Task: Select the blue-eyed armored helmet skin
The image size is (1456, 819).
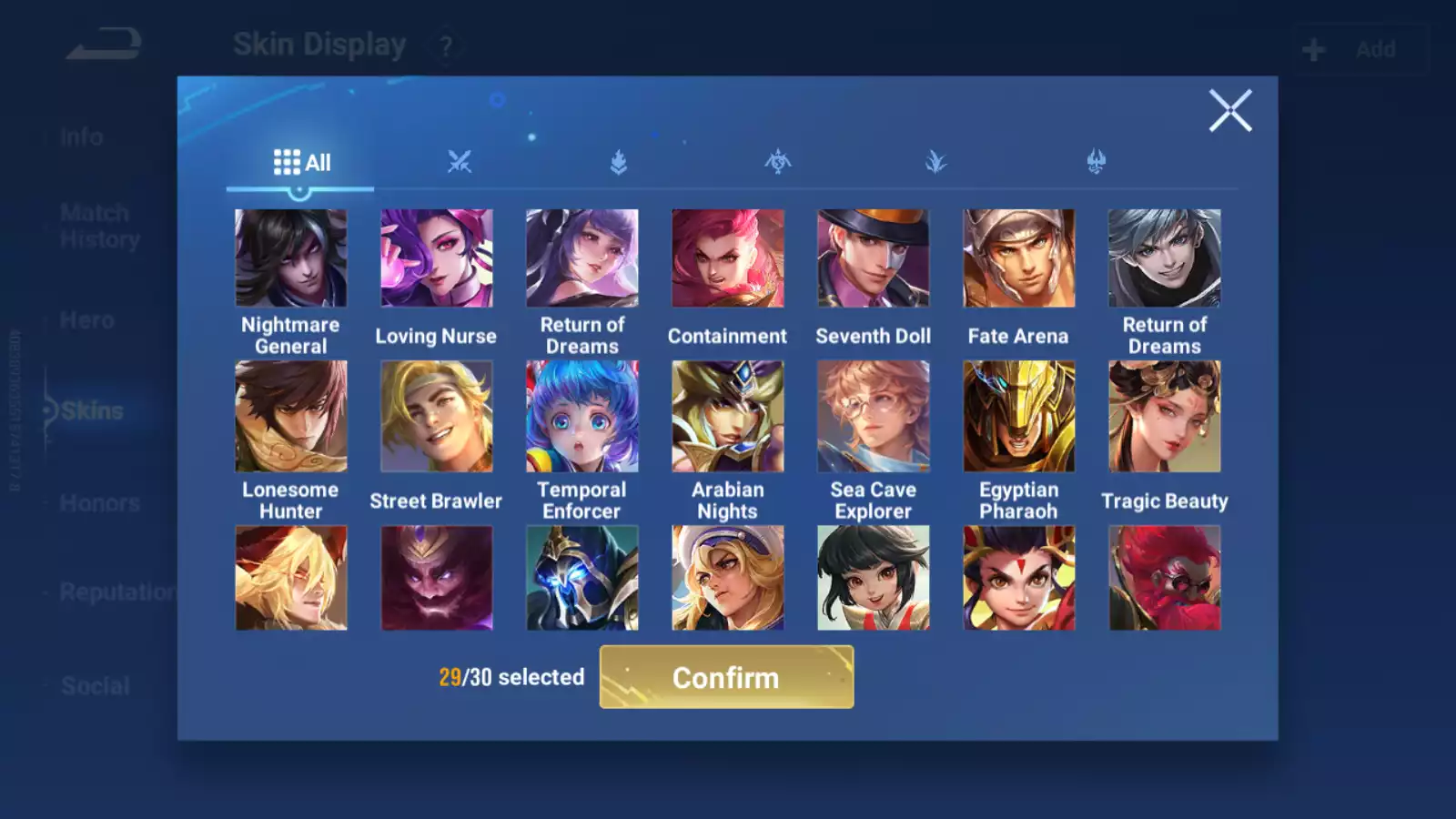Action: click(x=581, y=578)
